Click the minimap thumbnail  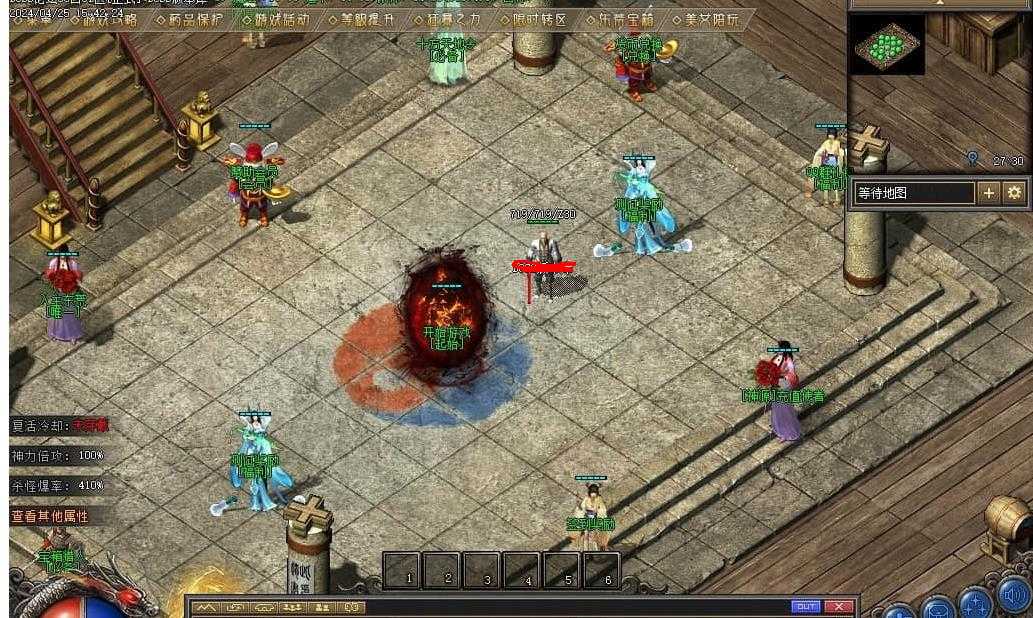(x=887, y=44)
